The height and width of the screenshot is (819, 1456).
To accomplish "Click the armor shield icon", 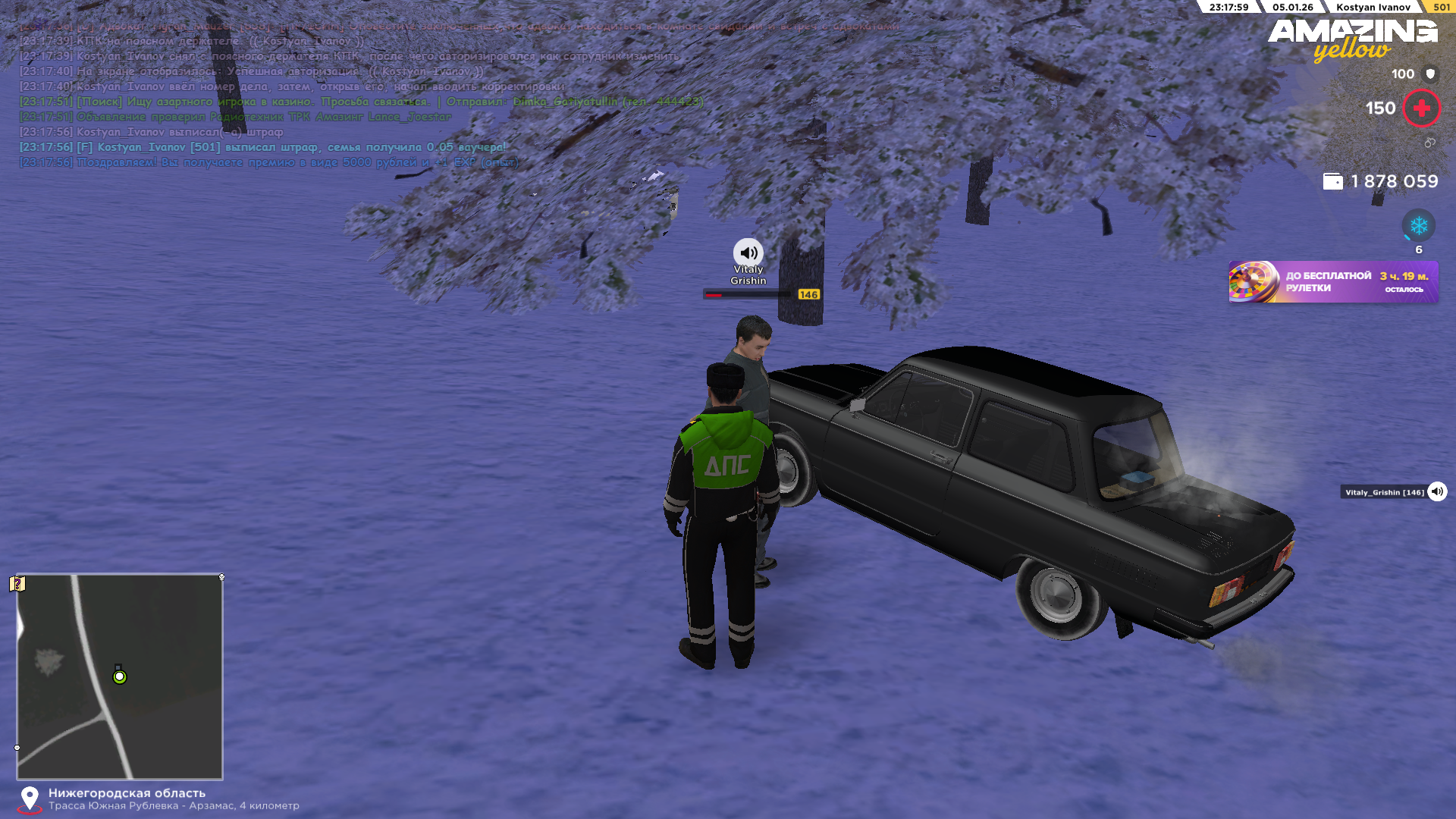I will click(1430, 74).
